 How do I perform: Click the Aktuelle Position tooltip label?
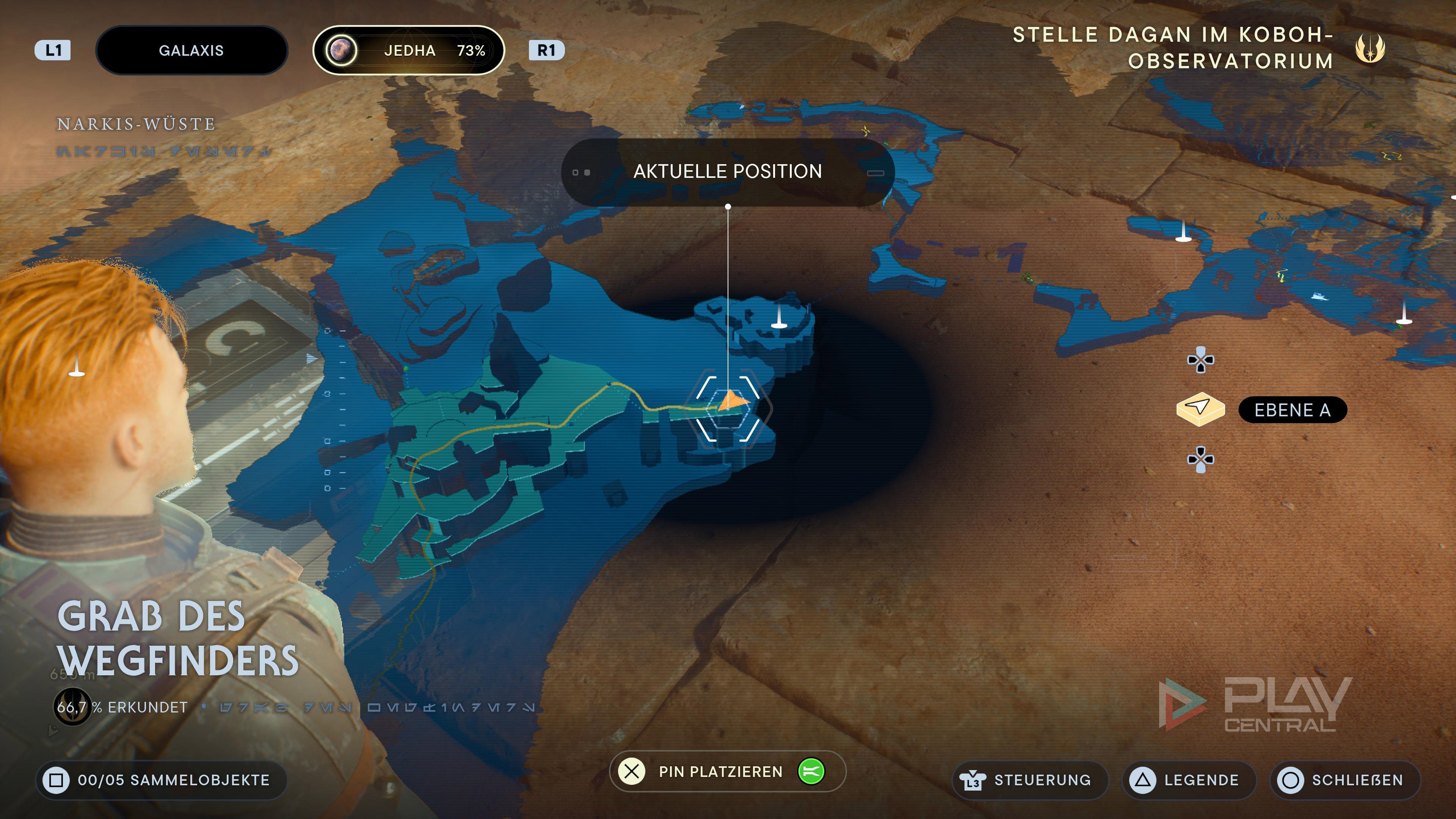coord(728,172)
